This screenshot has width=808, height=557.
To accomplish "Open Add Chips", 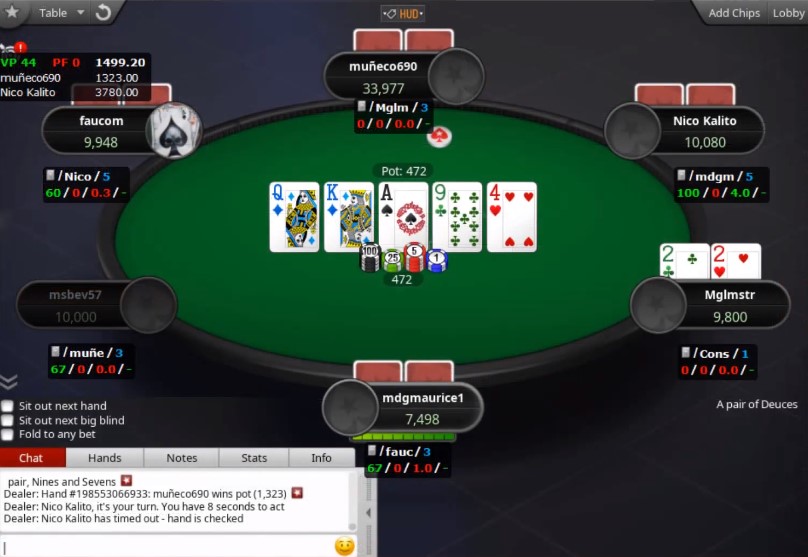I will 734,13.
